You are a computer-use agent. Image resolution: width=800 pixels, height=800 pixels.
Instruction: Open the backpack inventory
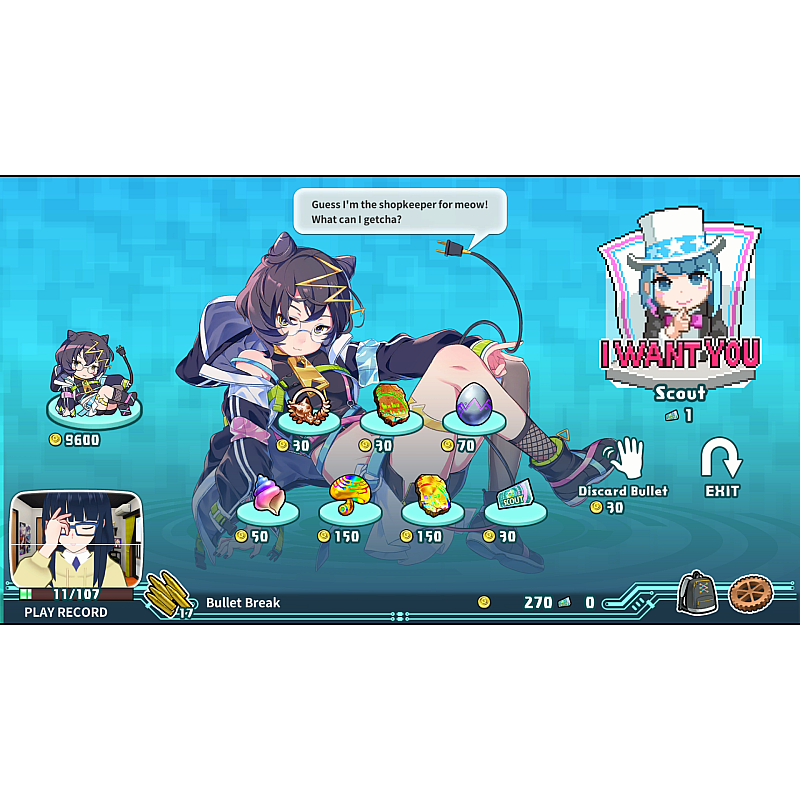696,594
